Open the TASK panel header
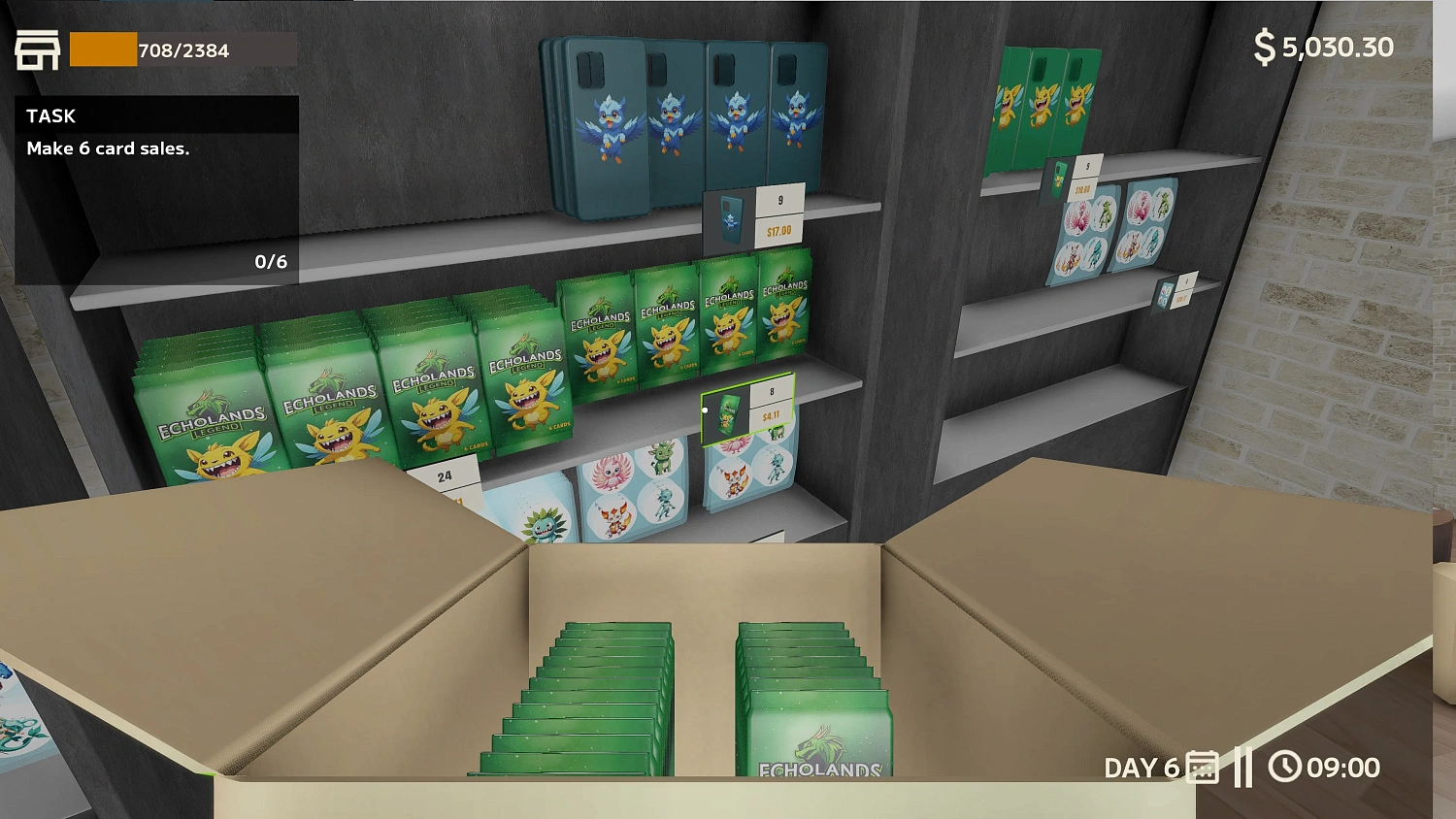Screen dimensions: 1456x819 pyautogui.click(x=50, y=115)
